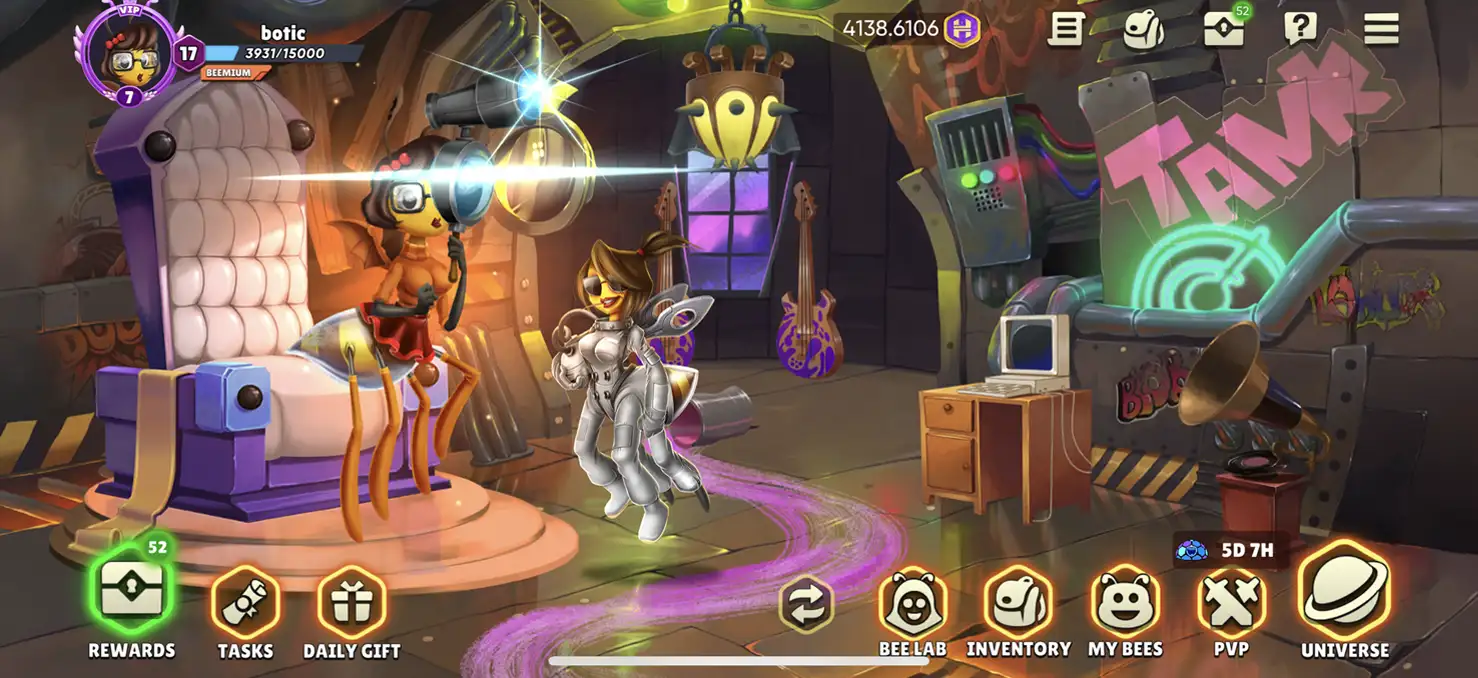This screenshot has width=1478, height=678.
Task: Tap the purple H currency coin
Action: [962, 29]
